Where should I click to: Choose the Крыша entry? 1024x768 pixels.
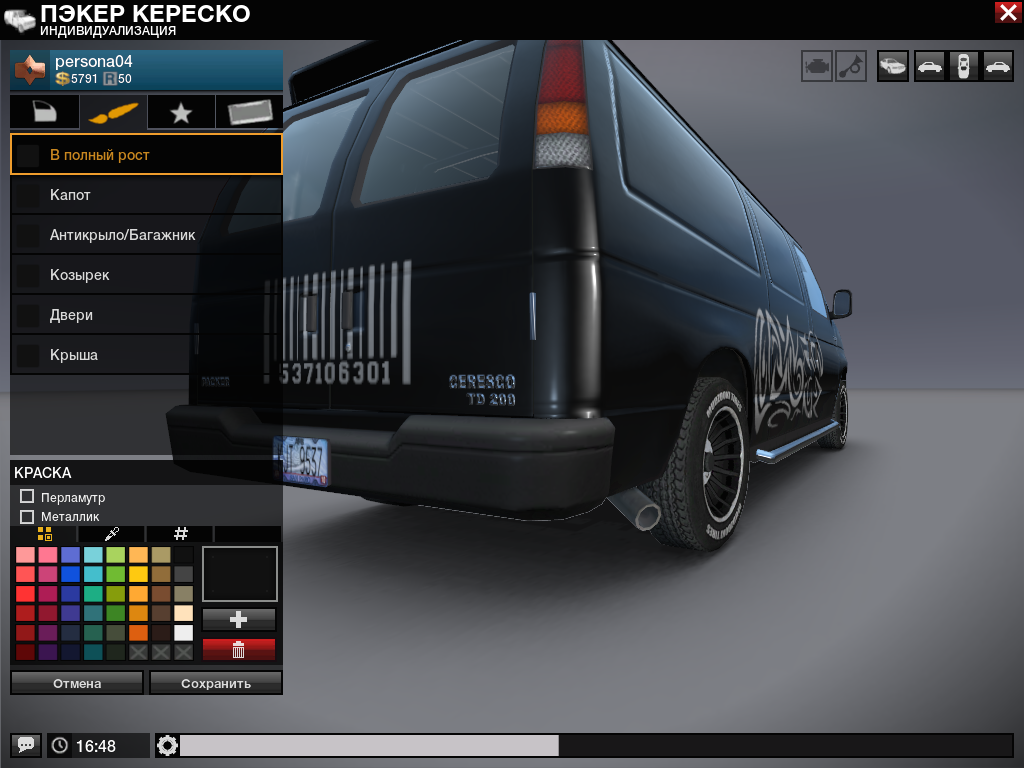pos(146,355)
